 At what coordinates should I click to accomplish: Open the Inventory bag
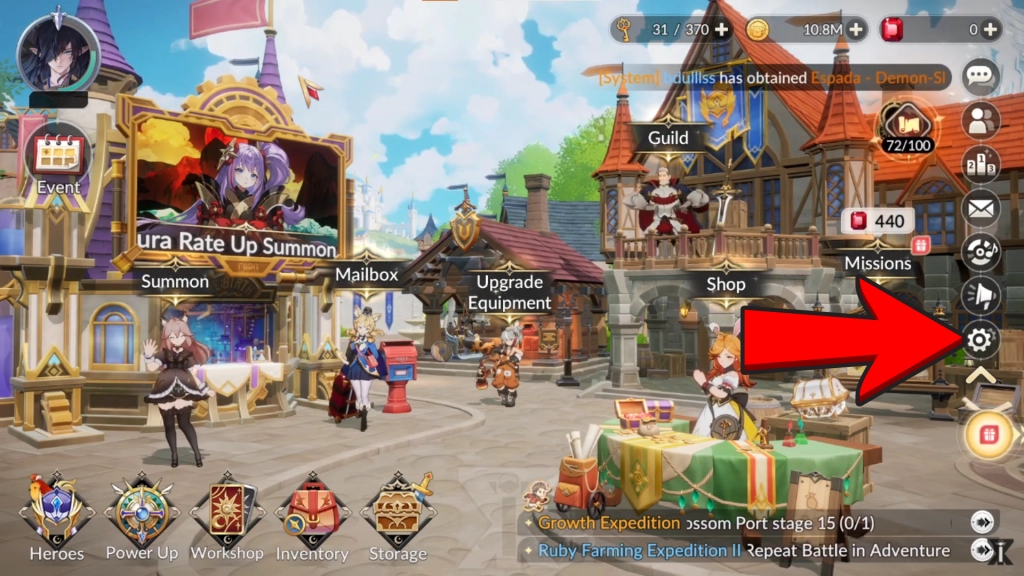[312, 513]
